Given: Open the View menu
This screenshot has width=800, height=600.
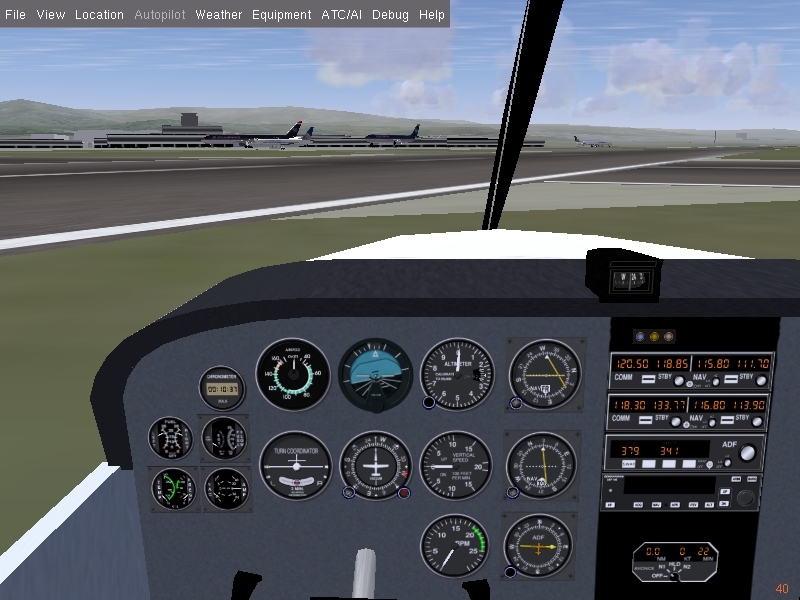Looking at the screenshot, I should click(50, 15).
